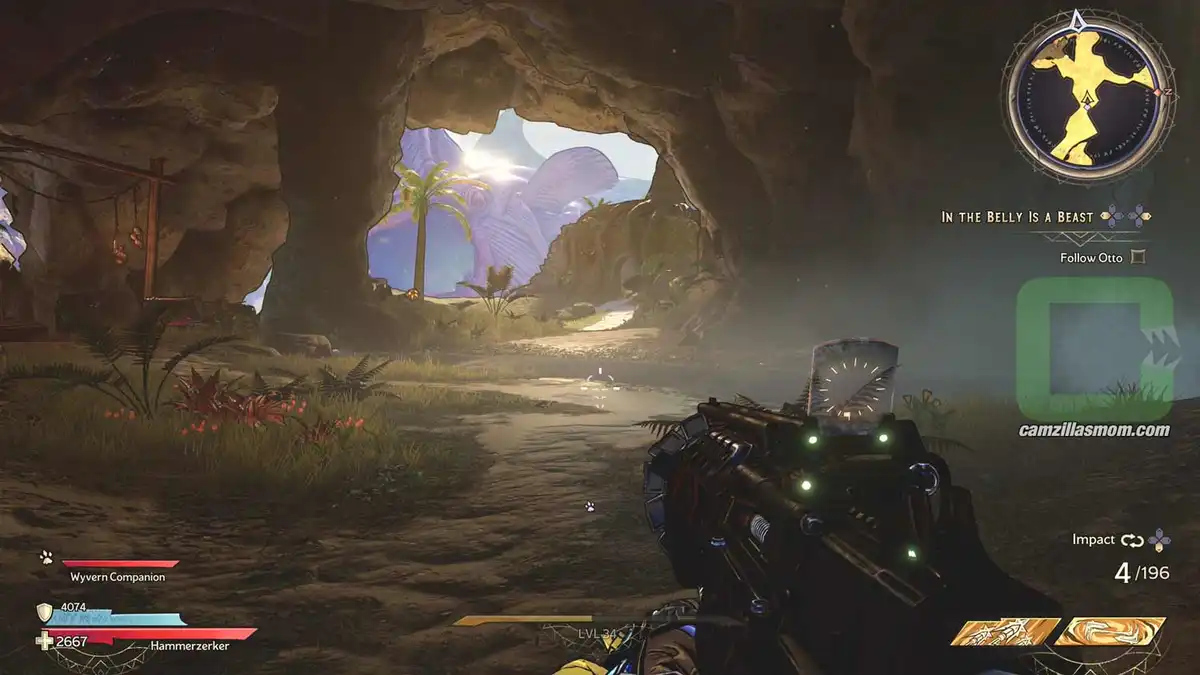Activate the golden swirling action skill icon

(x=1111, y=631)
